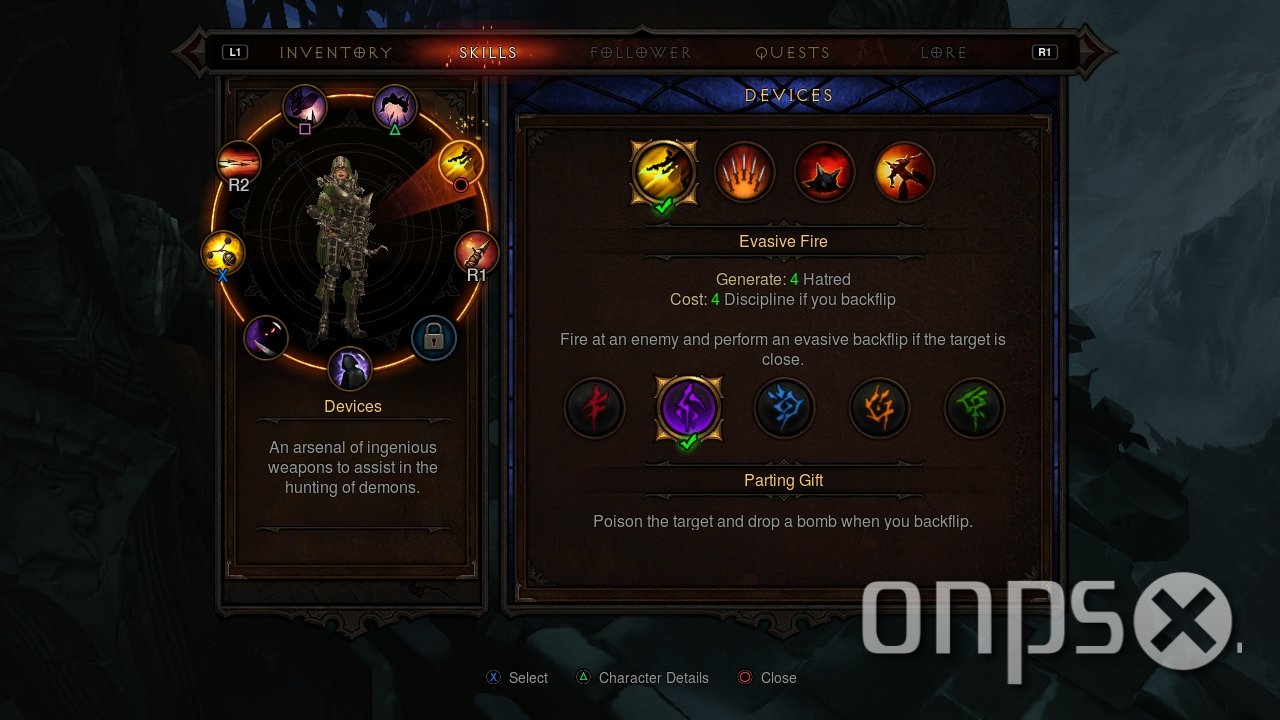Select the red rune for Evasive Fire
The height and width of the screenshot is (720, 1280).
click(x=595, y=408)
